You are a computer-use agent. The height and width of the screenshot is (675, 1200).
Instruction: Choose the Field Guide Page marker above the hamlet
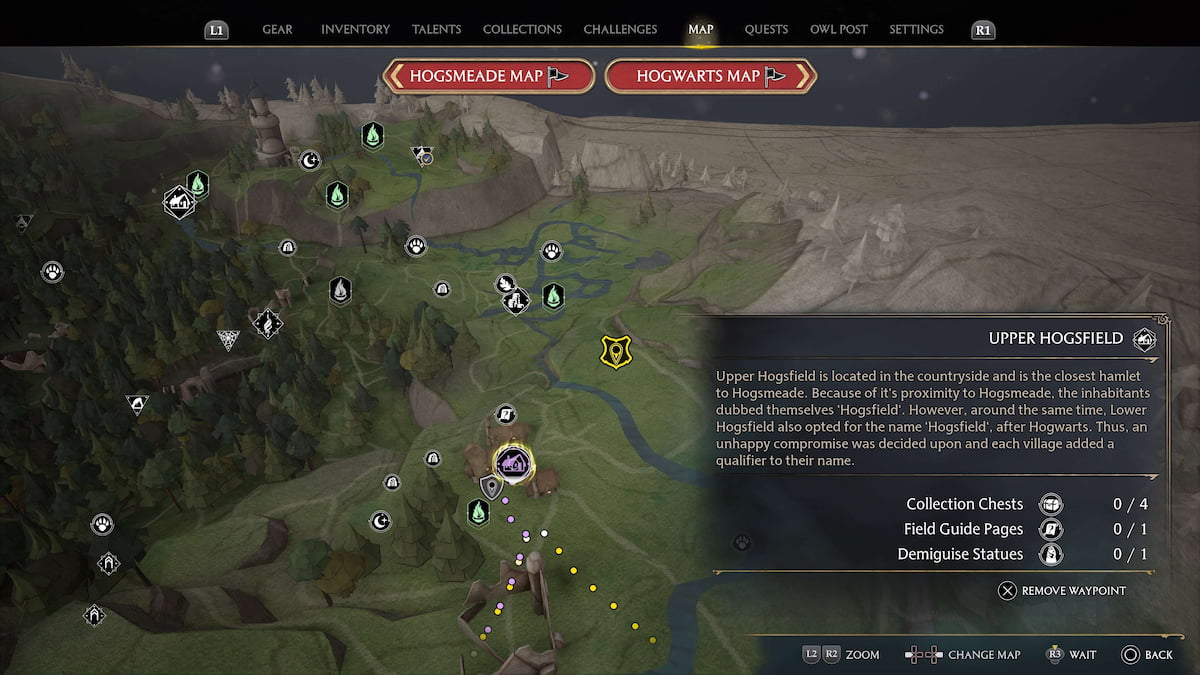click(x=506, y=414)
